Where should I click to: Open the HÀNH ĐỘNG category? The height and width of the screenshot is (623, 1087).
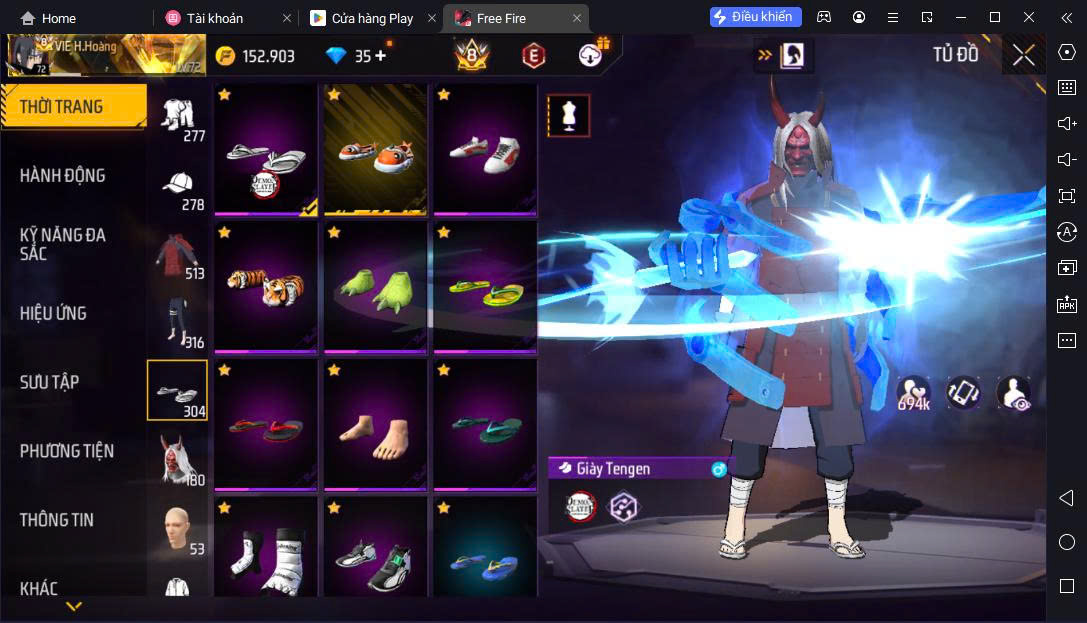click(62, 176)
